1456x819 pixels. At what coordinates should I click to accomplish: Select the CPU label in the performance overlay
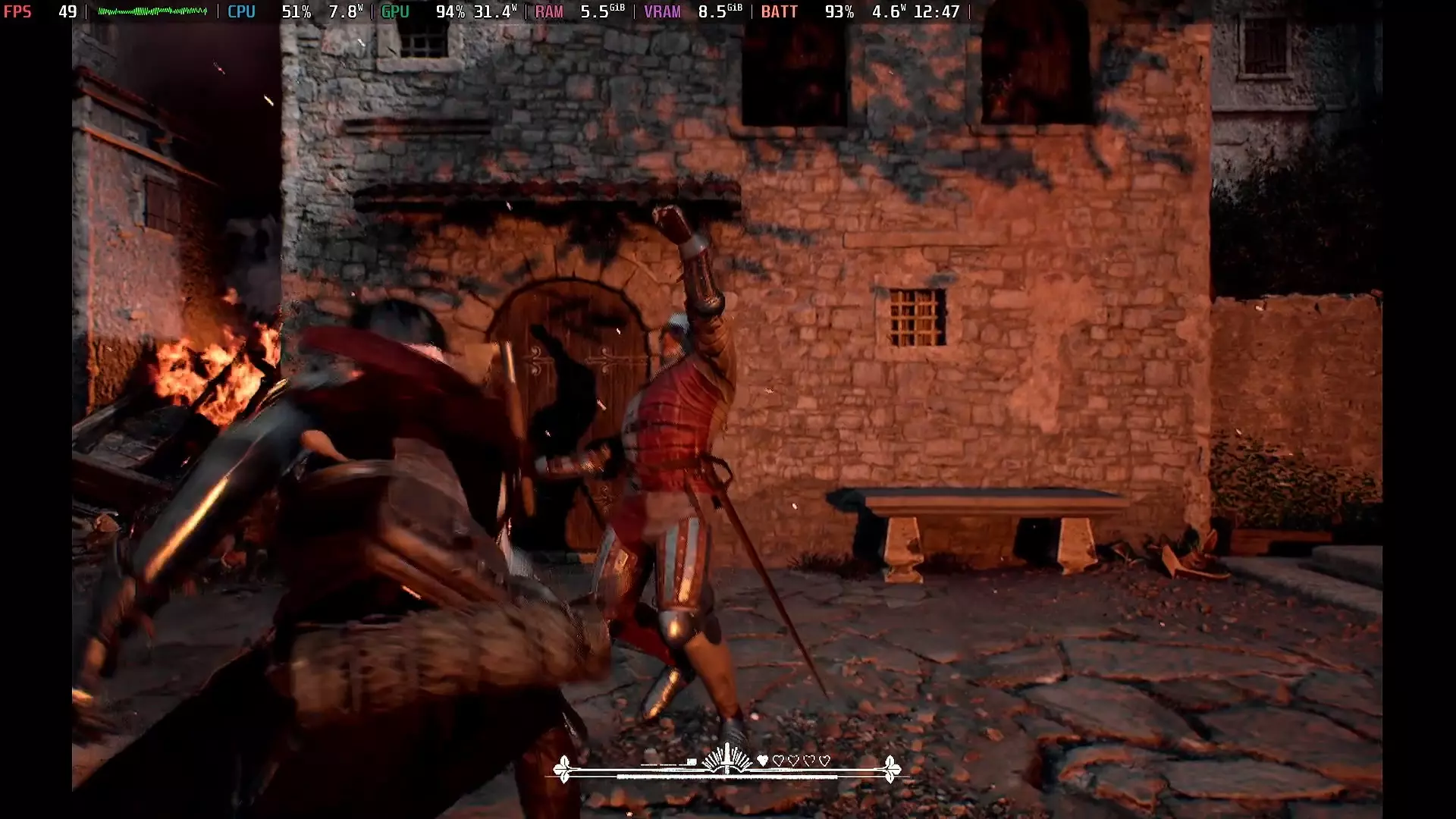click(240, 11)
